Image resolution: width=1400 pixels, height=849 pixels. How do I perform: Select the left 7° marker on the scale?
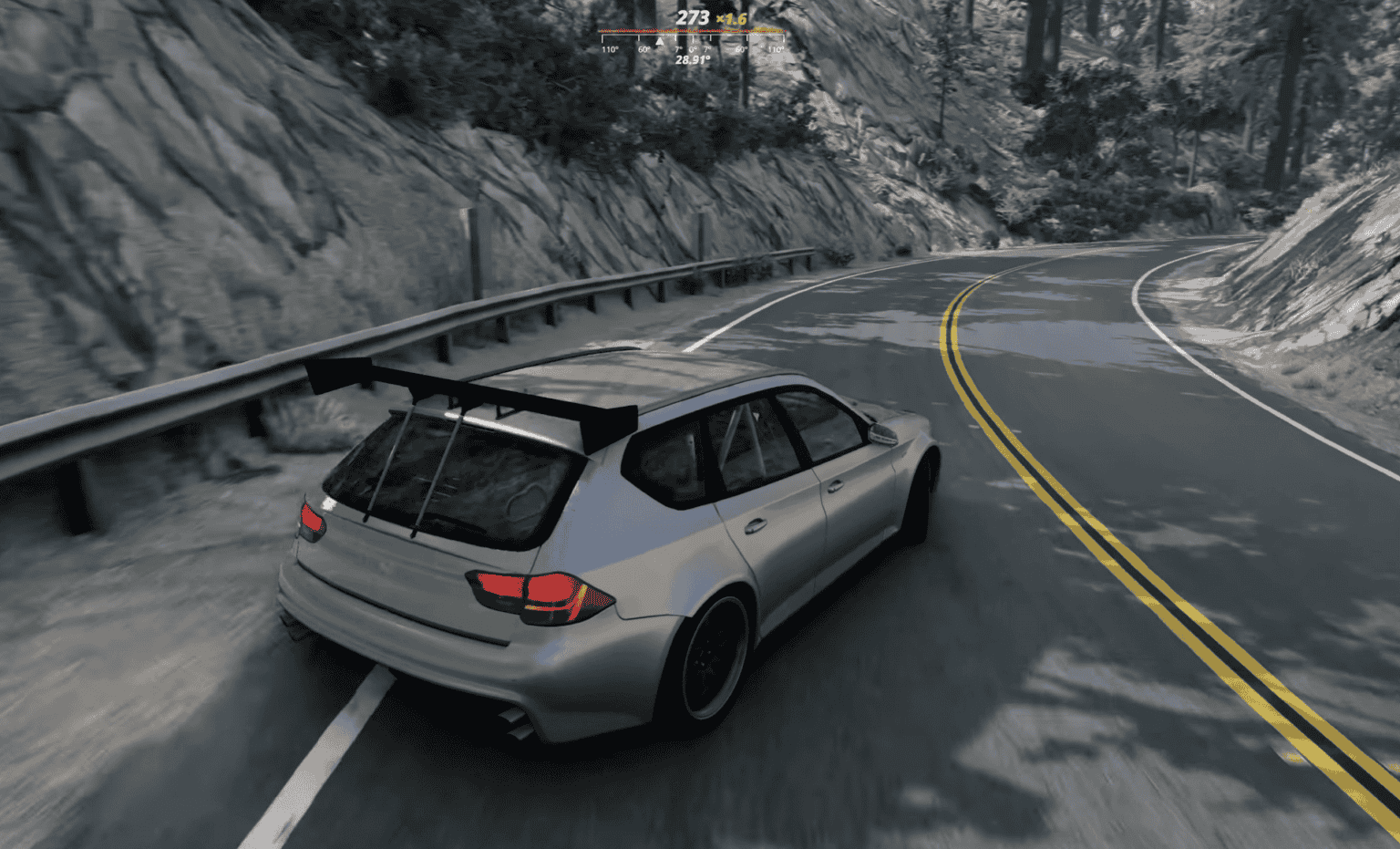pos(678,48)
